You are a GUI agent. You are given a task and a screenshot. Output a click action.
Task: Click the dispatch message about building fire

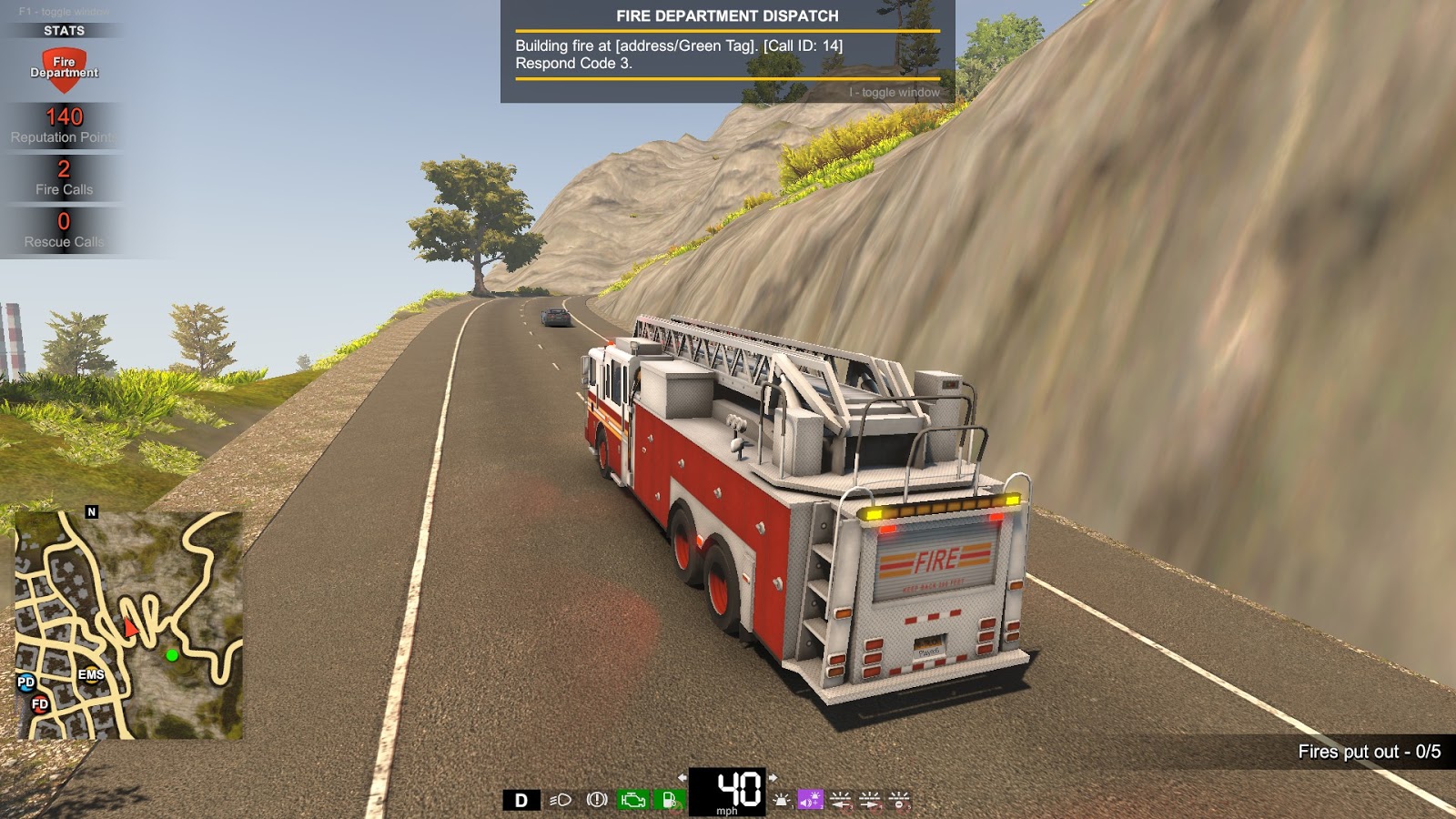(x=680, y=50)
